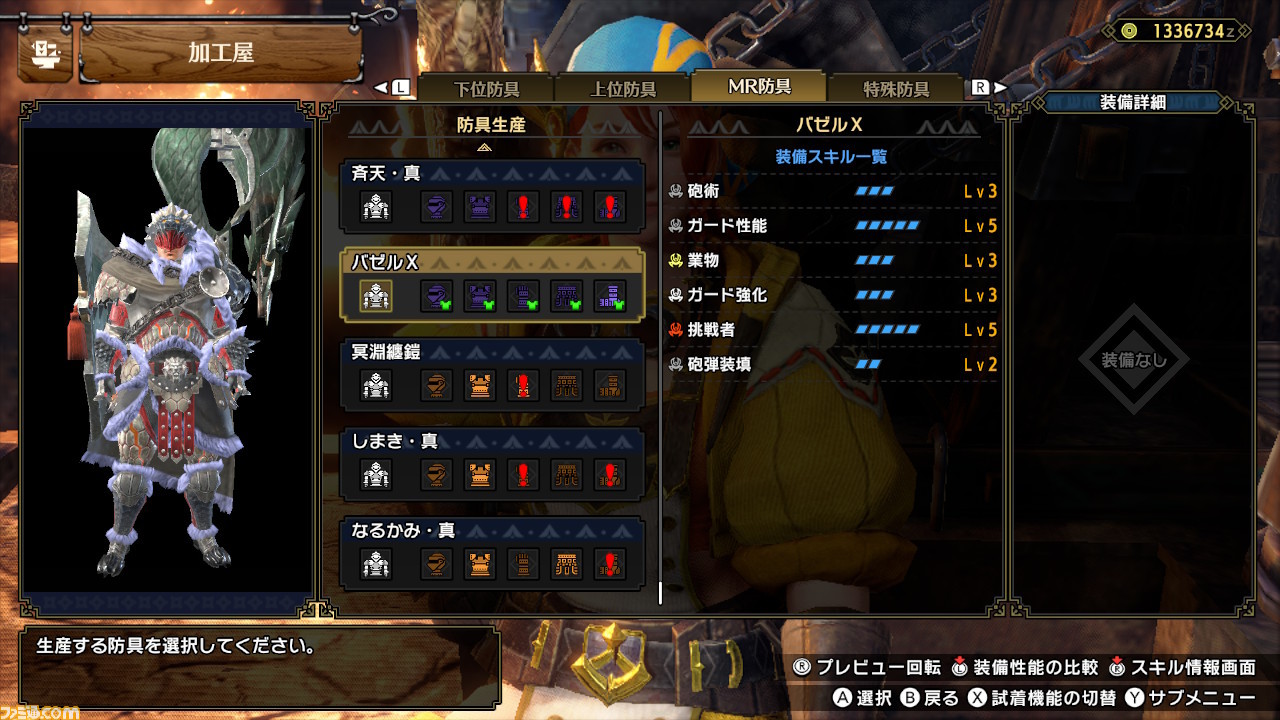
Task: Choose the しまき・真 chest armor piece
Action: click(x=480, y=475)
